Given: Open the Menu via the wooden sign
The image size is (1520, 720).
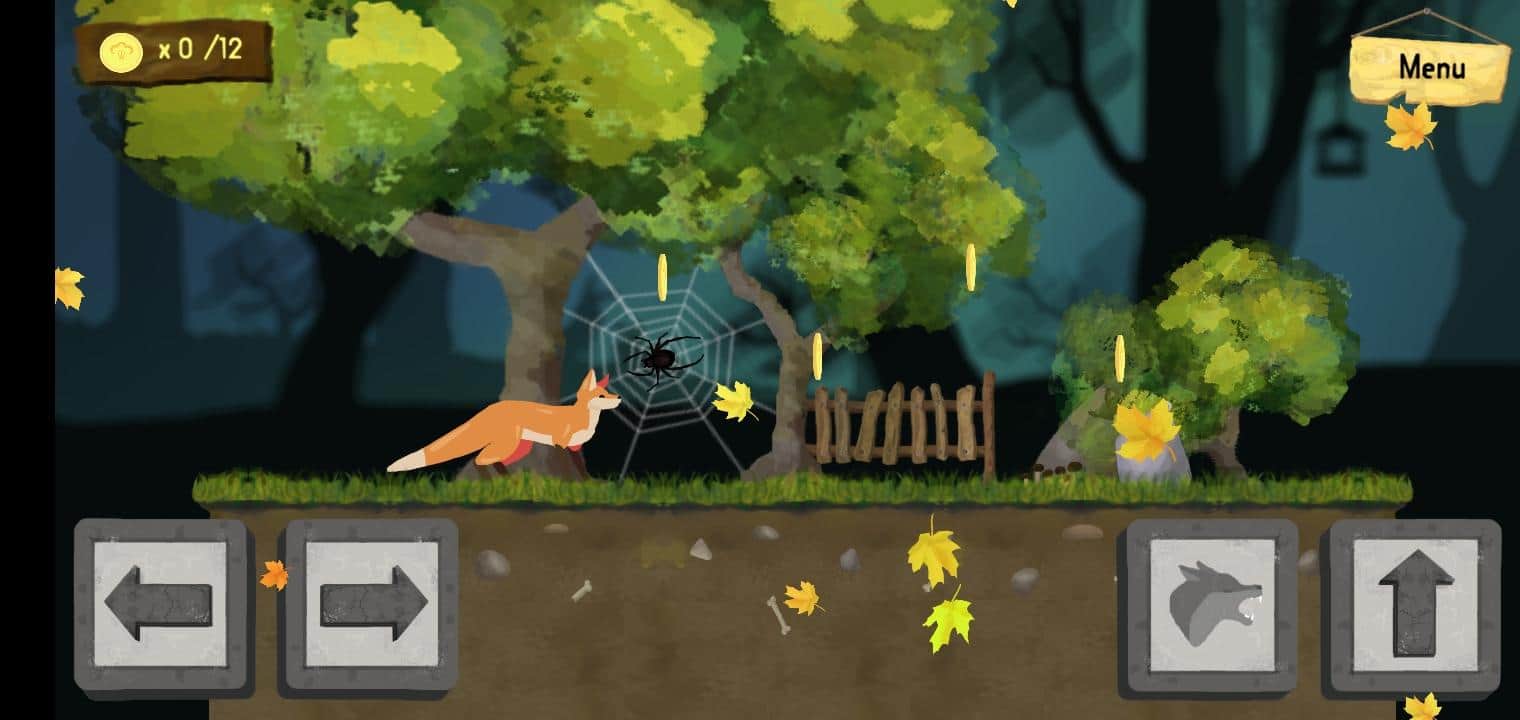Looking at the screenshot, I should click(x=1432, y=68).
